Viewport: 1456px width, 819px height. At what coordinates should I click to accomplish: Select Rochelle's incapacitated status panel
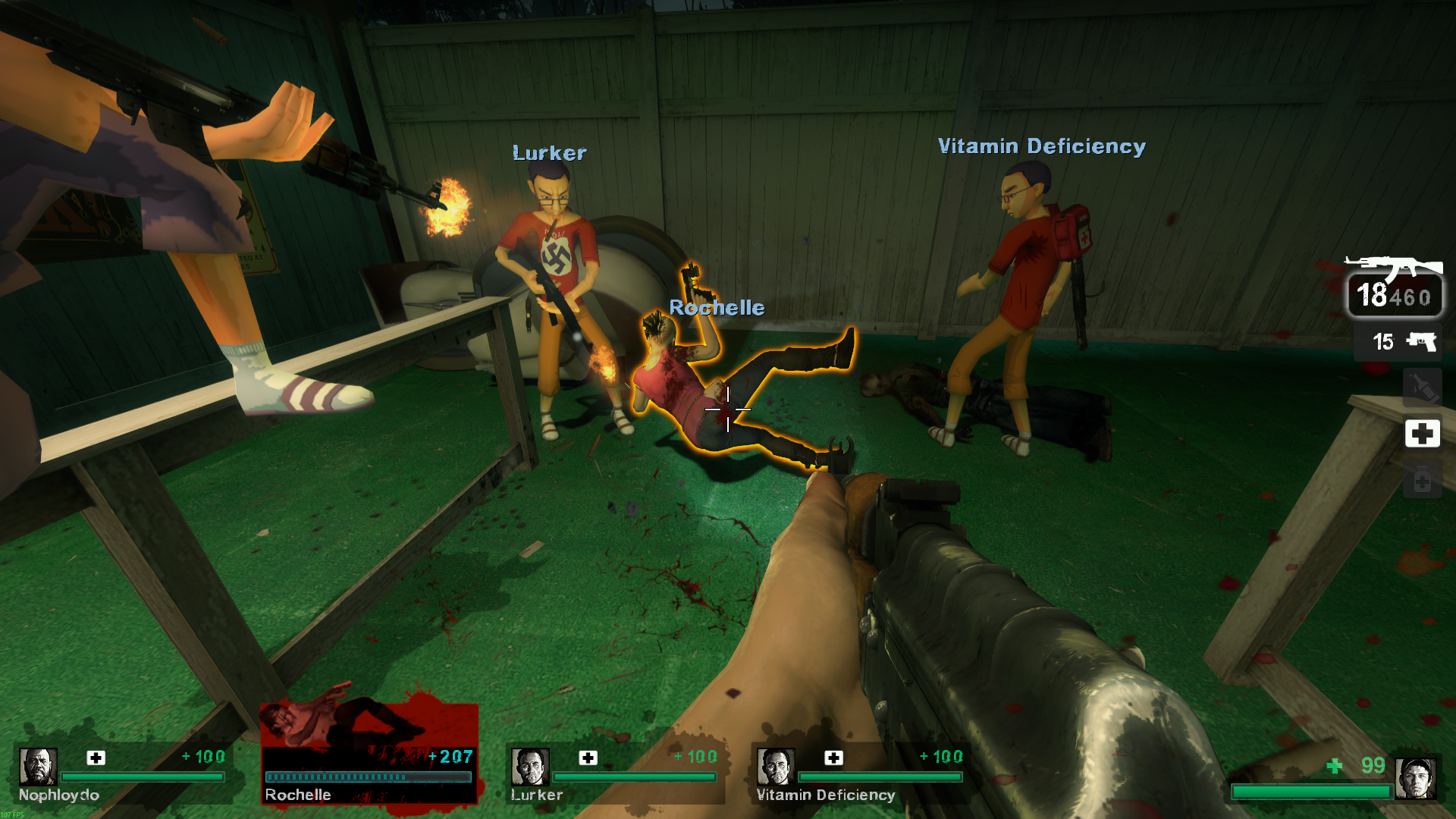[369, 753]
